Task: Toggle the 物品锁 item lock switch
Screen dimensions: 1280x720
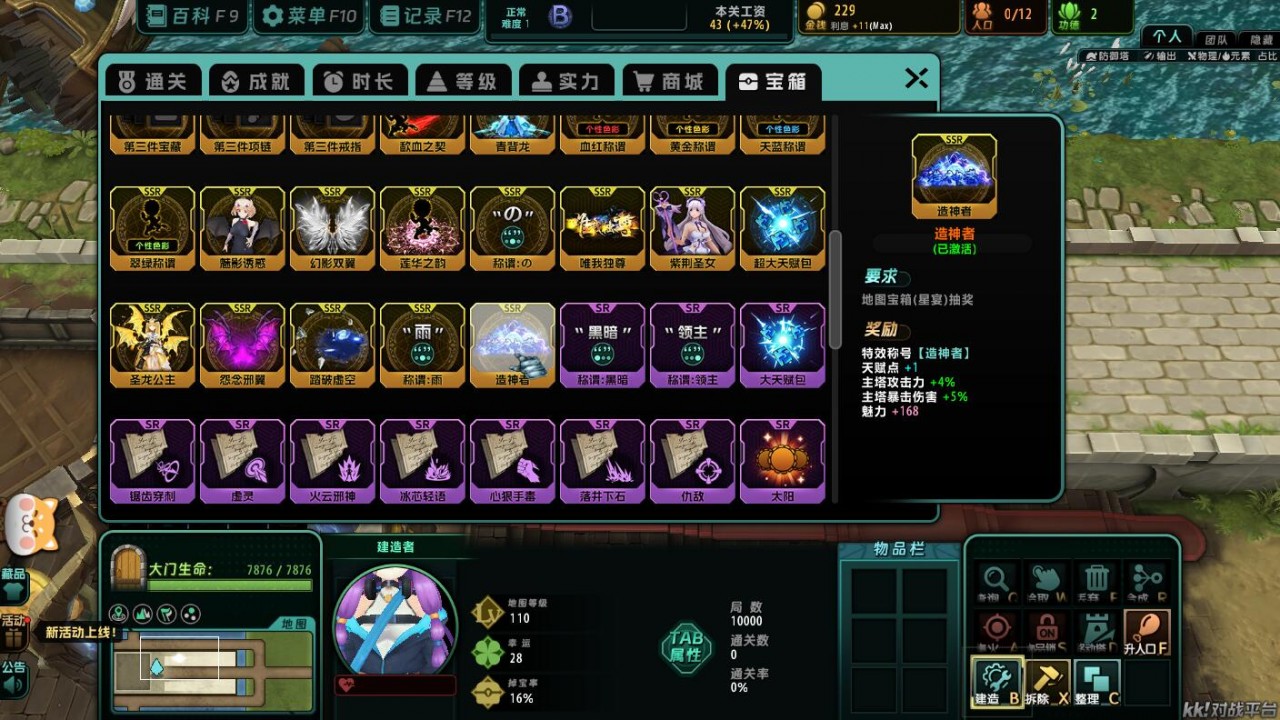Action: point(1046,628)
